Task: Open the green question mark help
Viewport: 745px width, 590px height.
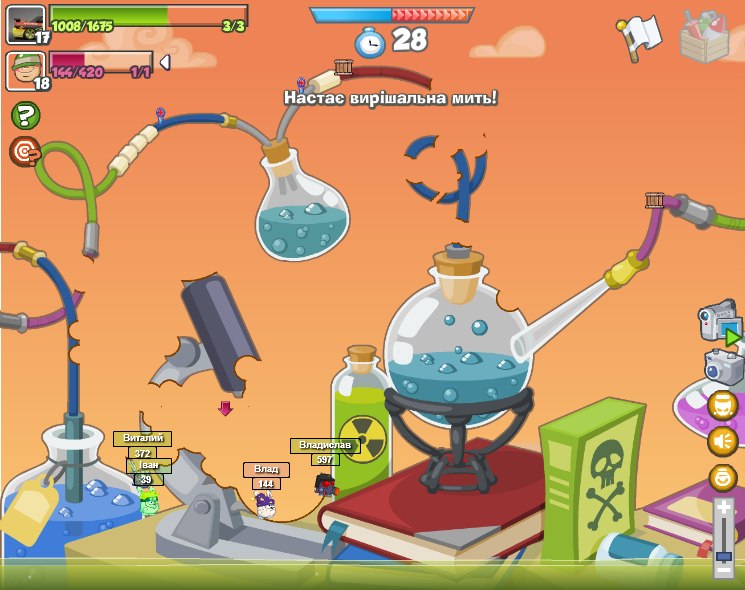Action: 24,116
